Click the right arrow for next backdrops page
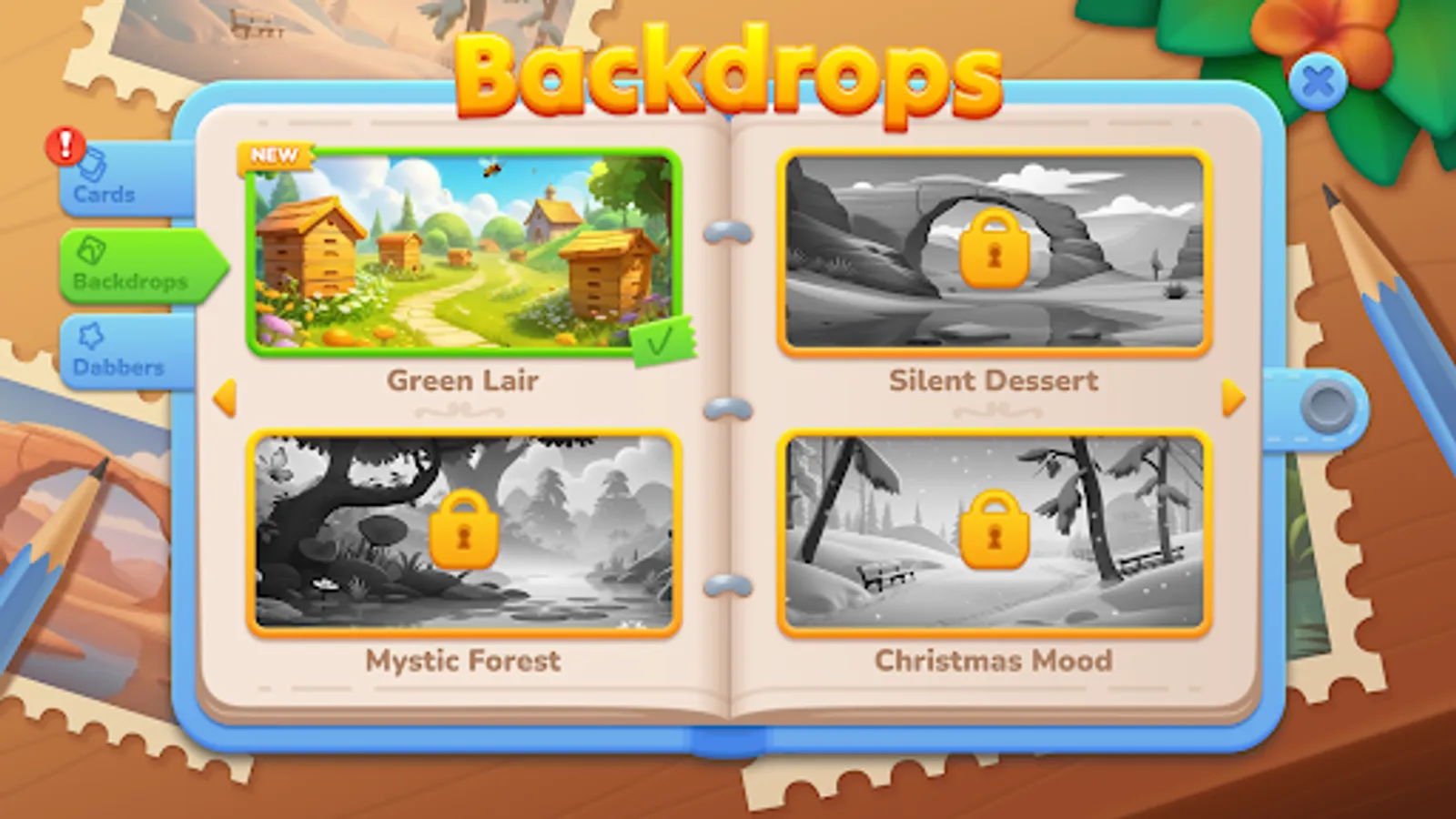Image resolution: width=1456 pixels, height=819 pixels. point(1233,397)
